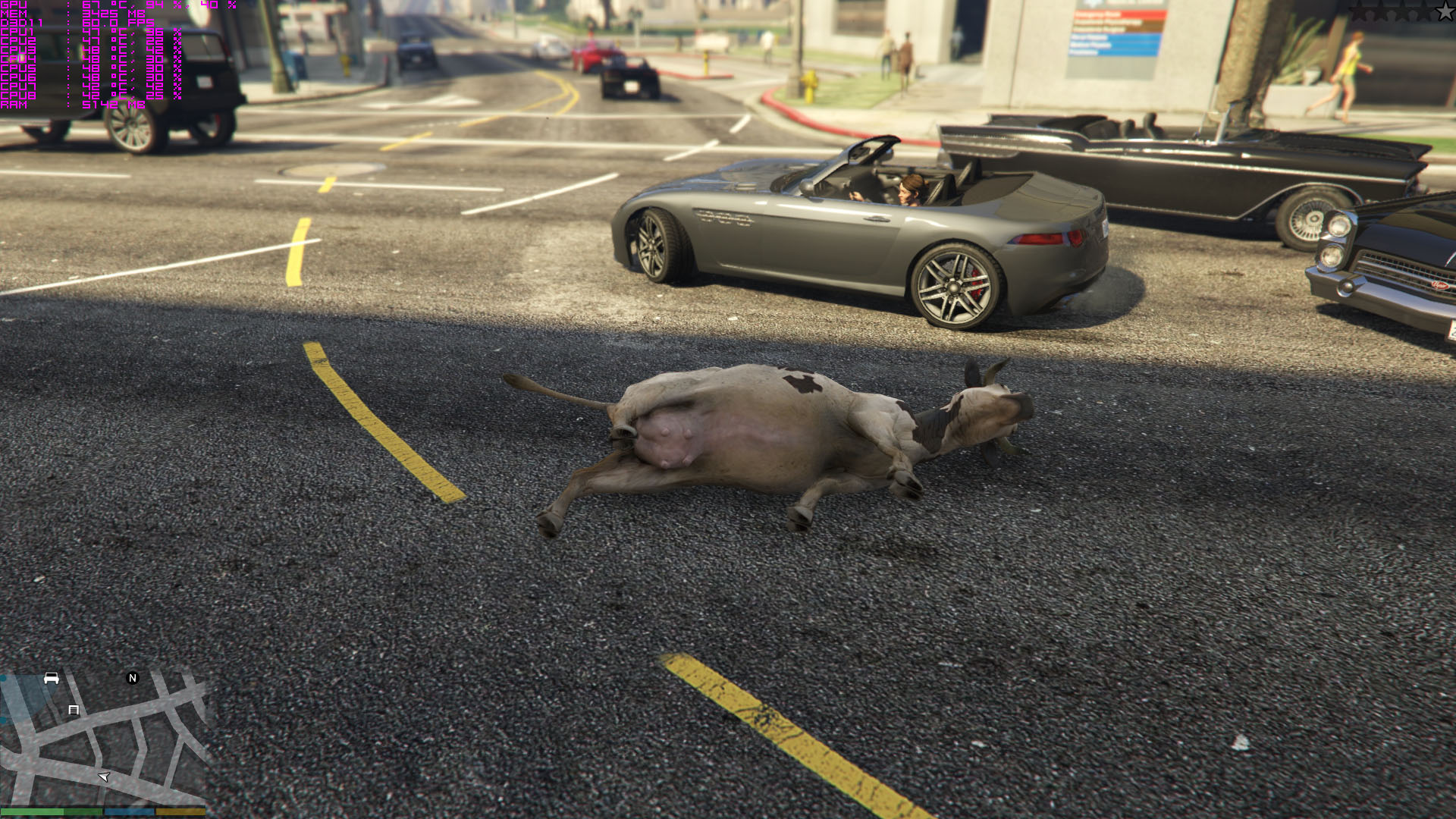Select the garage door blip on the minimap
Viewport: 1456px width, 819px height.
[74, 710]
